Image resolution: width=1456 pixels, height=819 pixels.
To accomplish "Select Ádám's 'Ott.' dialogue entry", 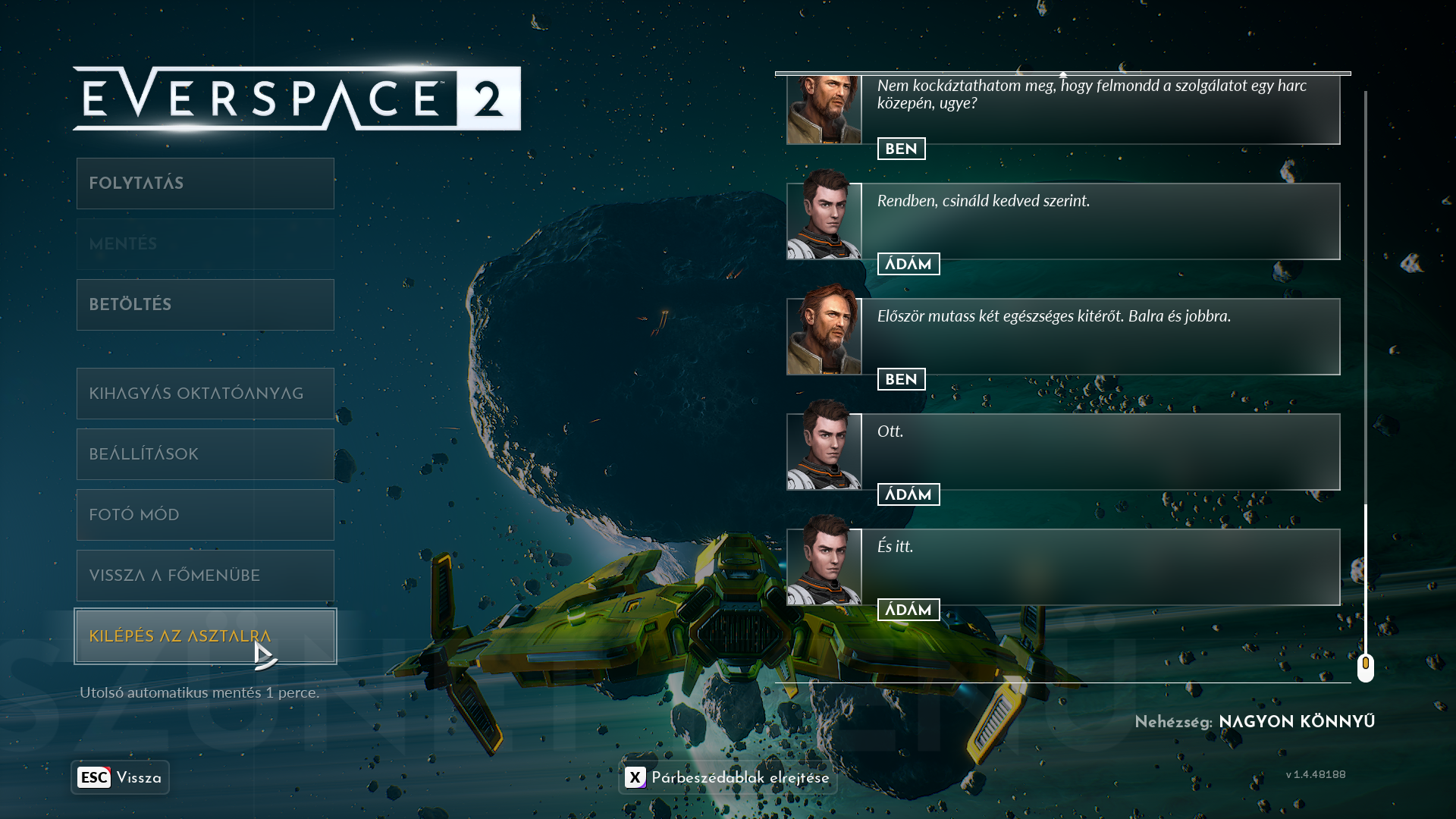I will [x=1100, y=452].
